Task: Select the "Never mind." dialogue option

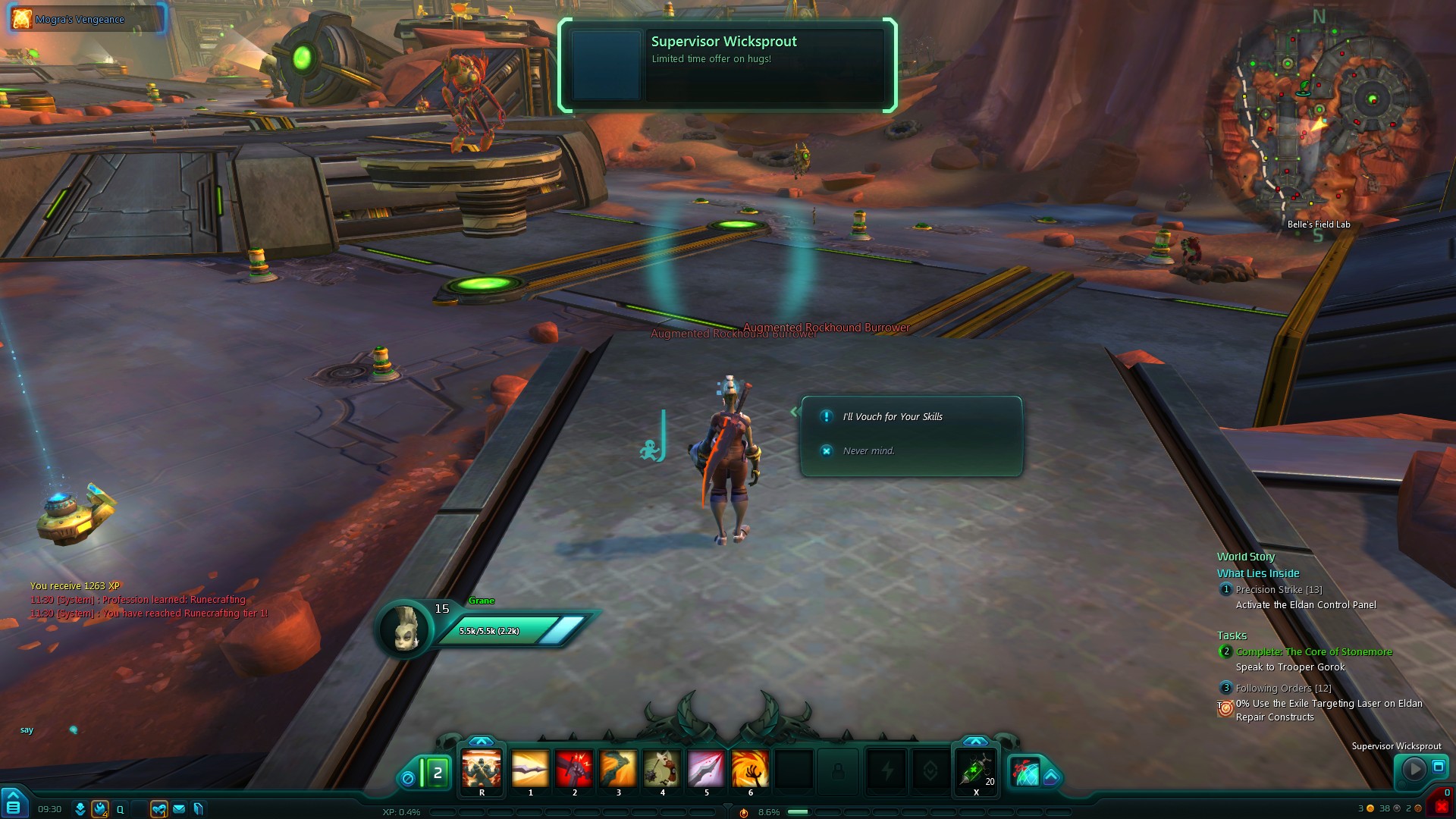Action: pyautogui.click(x=868, y=450)
